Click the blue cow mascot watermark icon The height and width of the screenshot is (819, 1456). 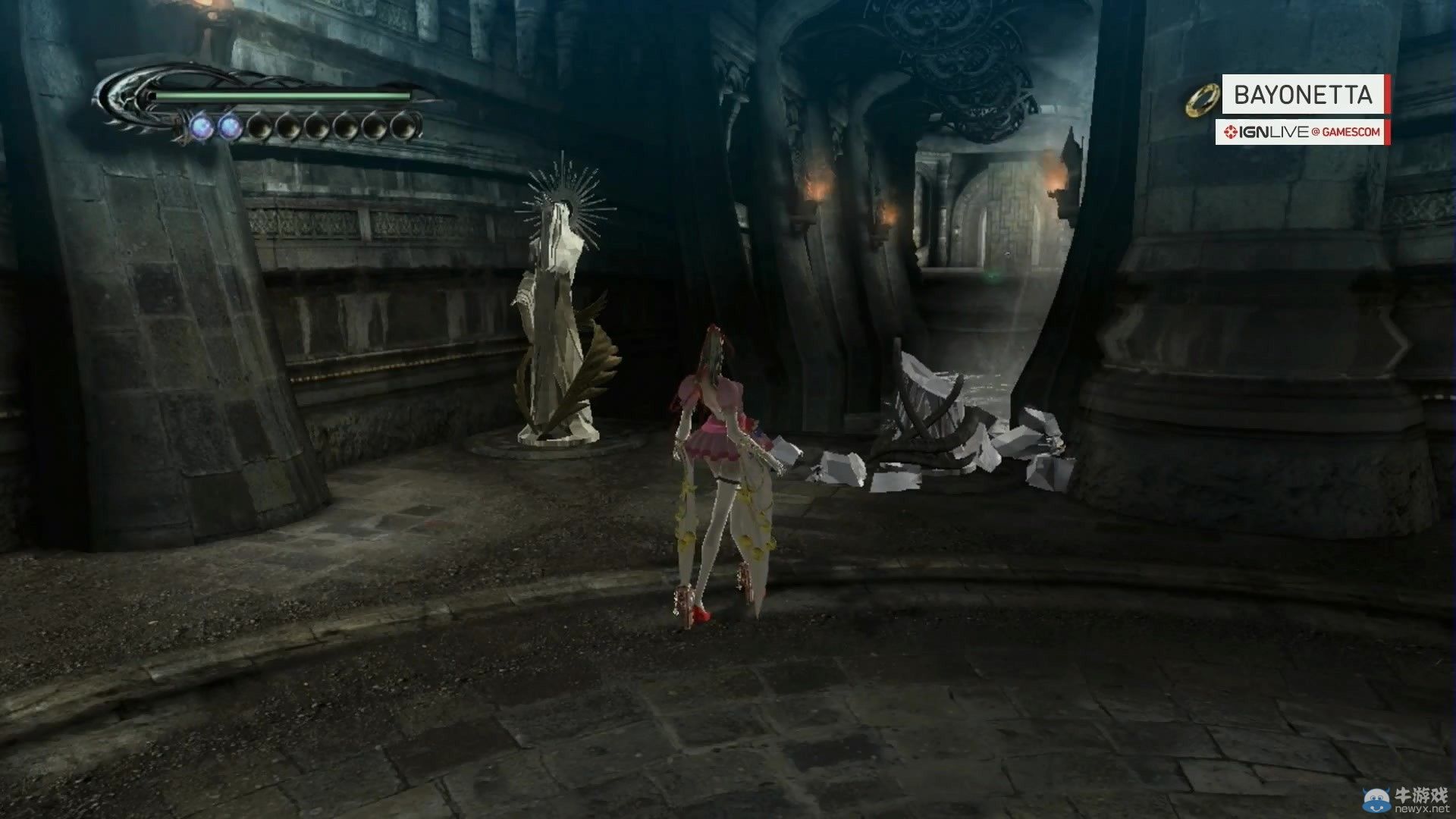coord(1377,800)
